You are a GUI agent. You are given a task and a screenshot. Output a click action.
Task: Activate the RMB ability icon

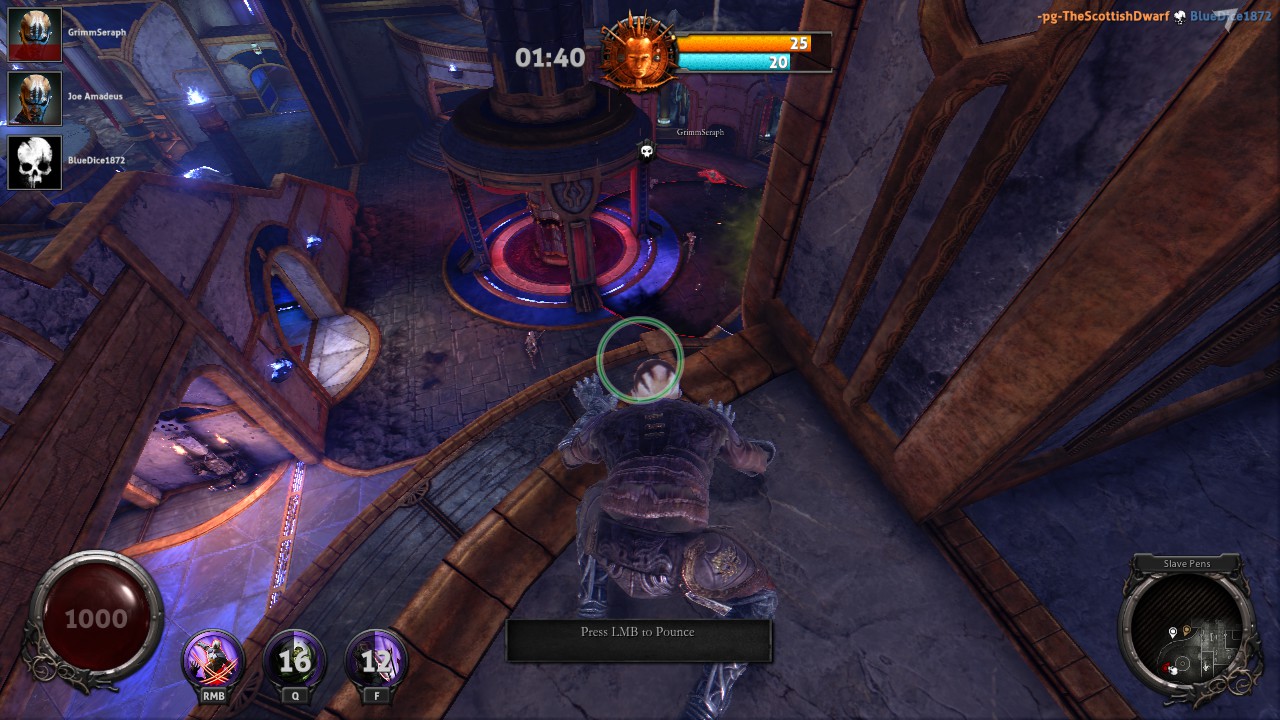coord(213,660)
